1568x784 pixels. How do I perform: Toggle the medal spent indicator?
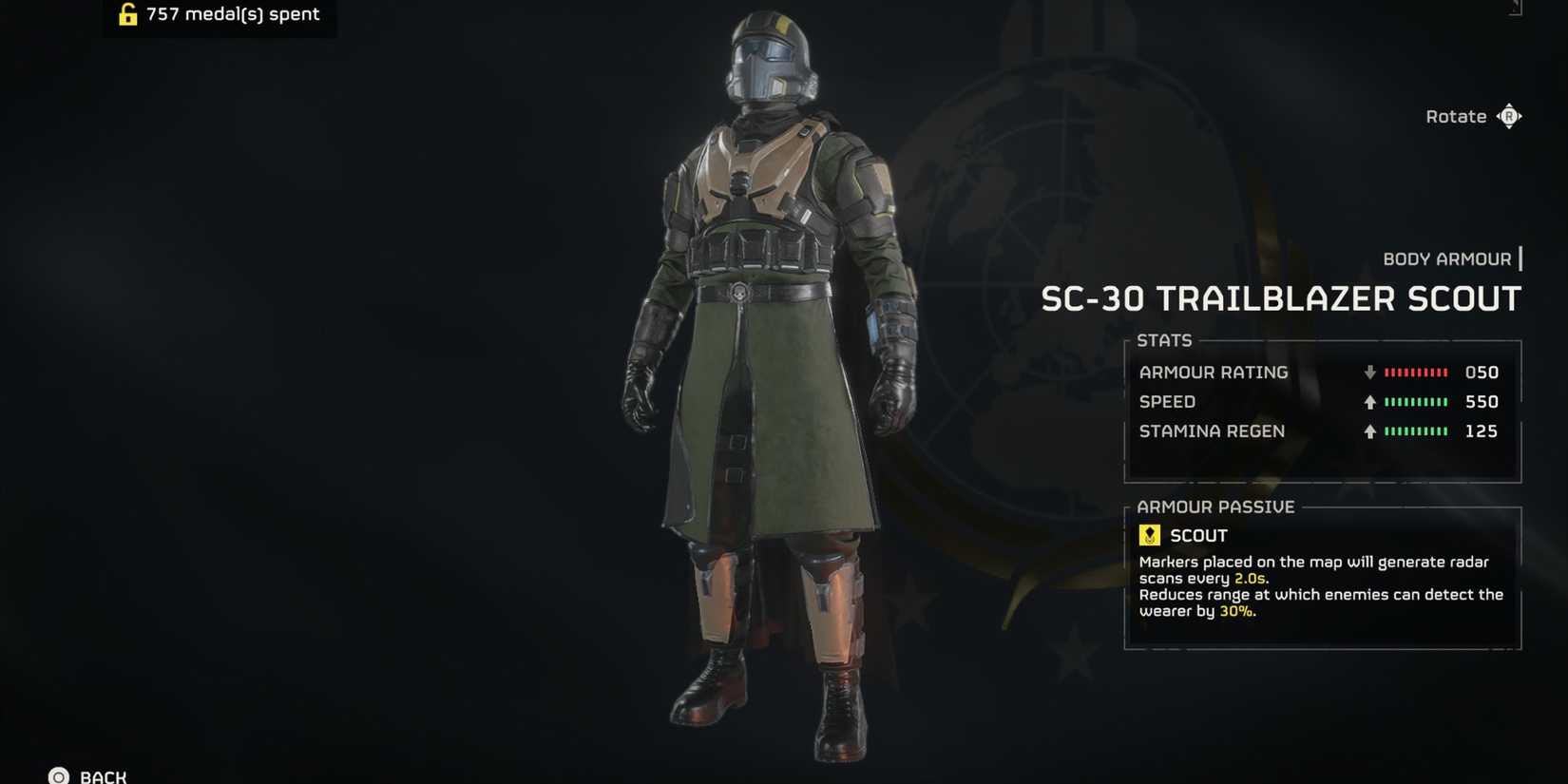(219, 13)
